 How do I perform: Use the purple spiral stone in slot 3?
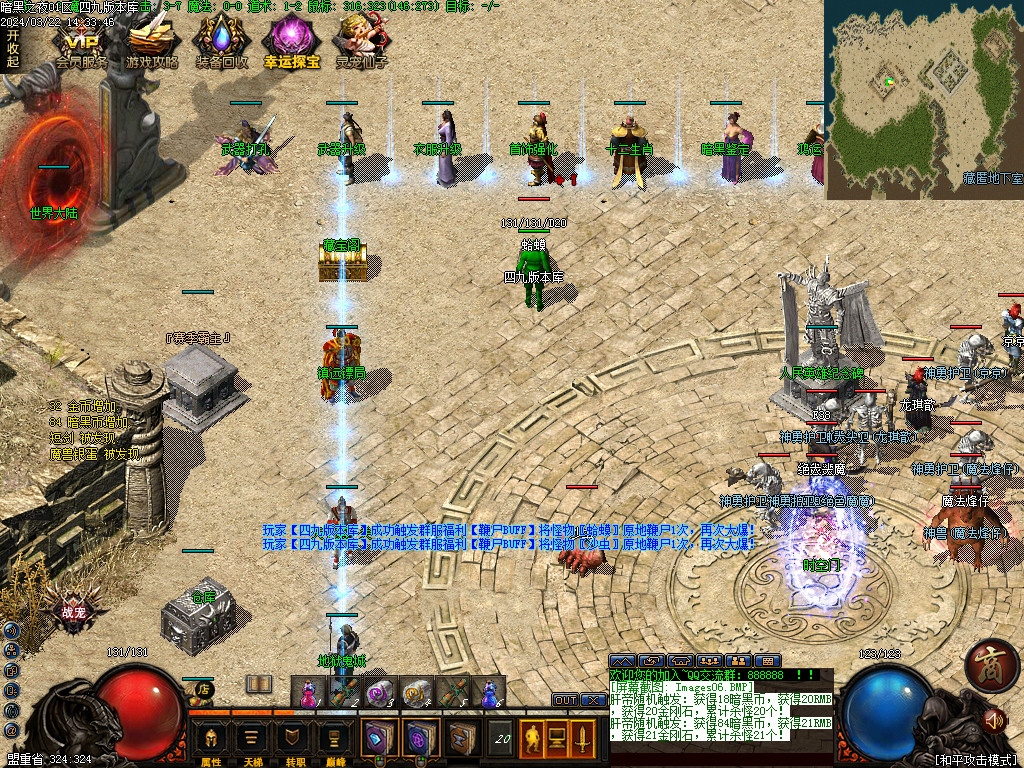(x=379, y=692)
